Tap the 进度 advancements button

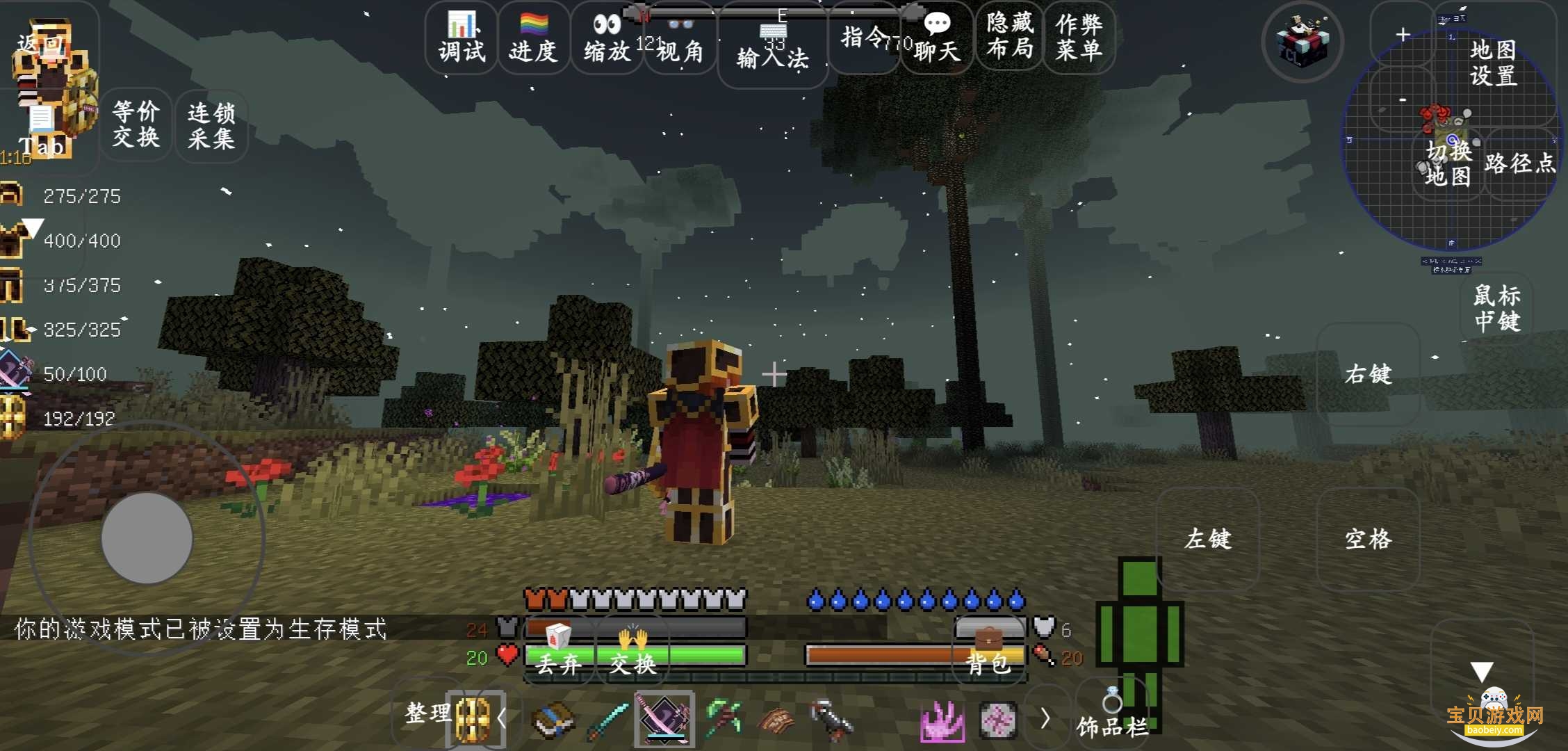[x=533, y=38]
